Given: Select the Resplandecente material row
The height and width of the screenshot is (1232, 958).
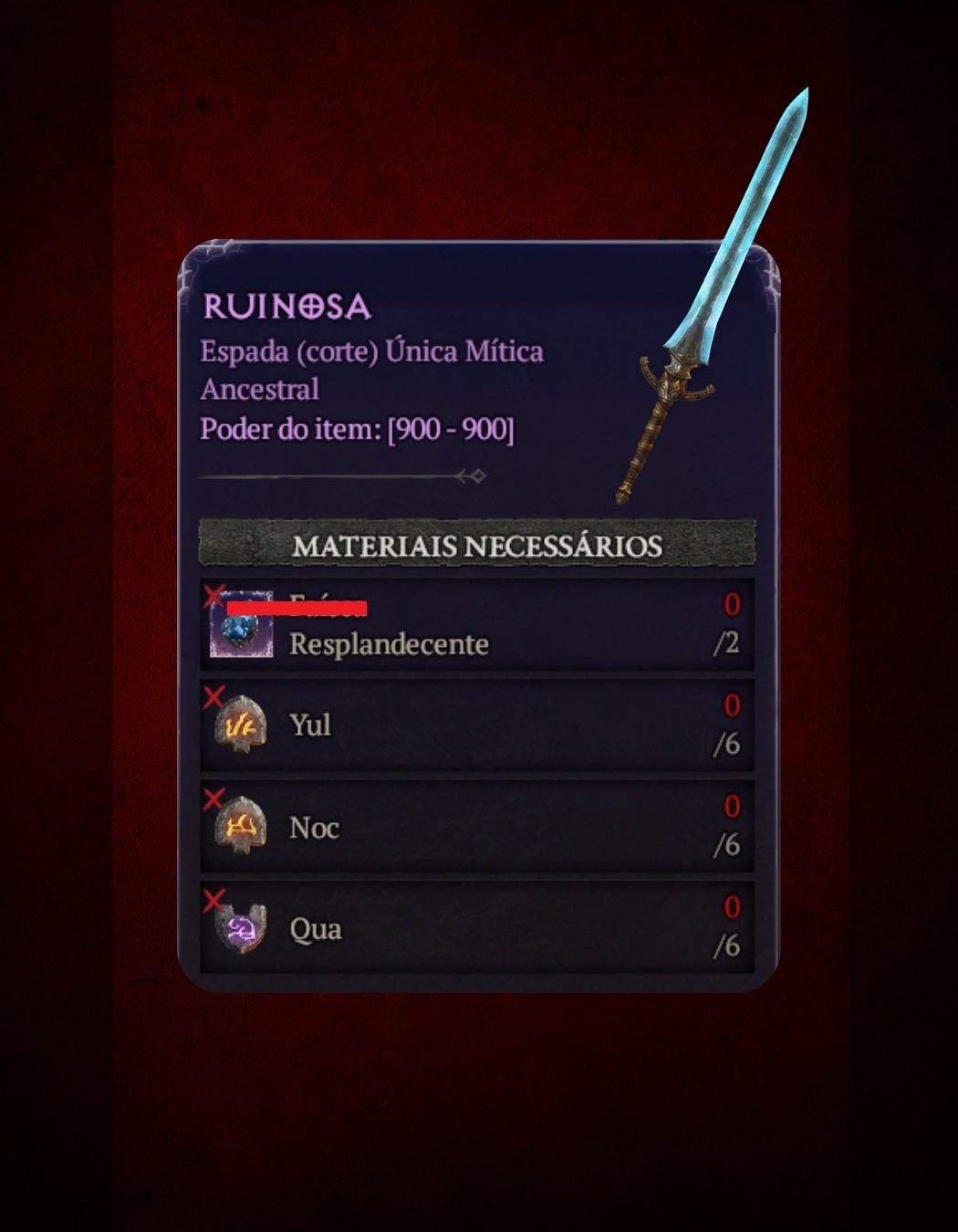Looking at the screenshot, I should [477, 625].
